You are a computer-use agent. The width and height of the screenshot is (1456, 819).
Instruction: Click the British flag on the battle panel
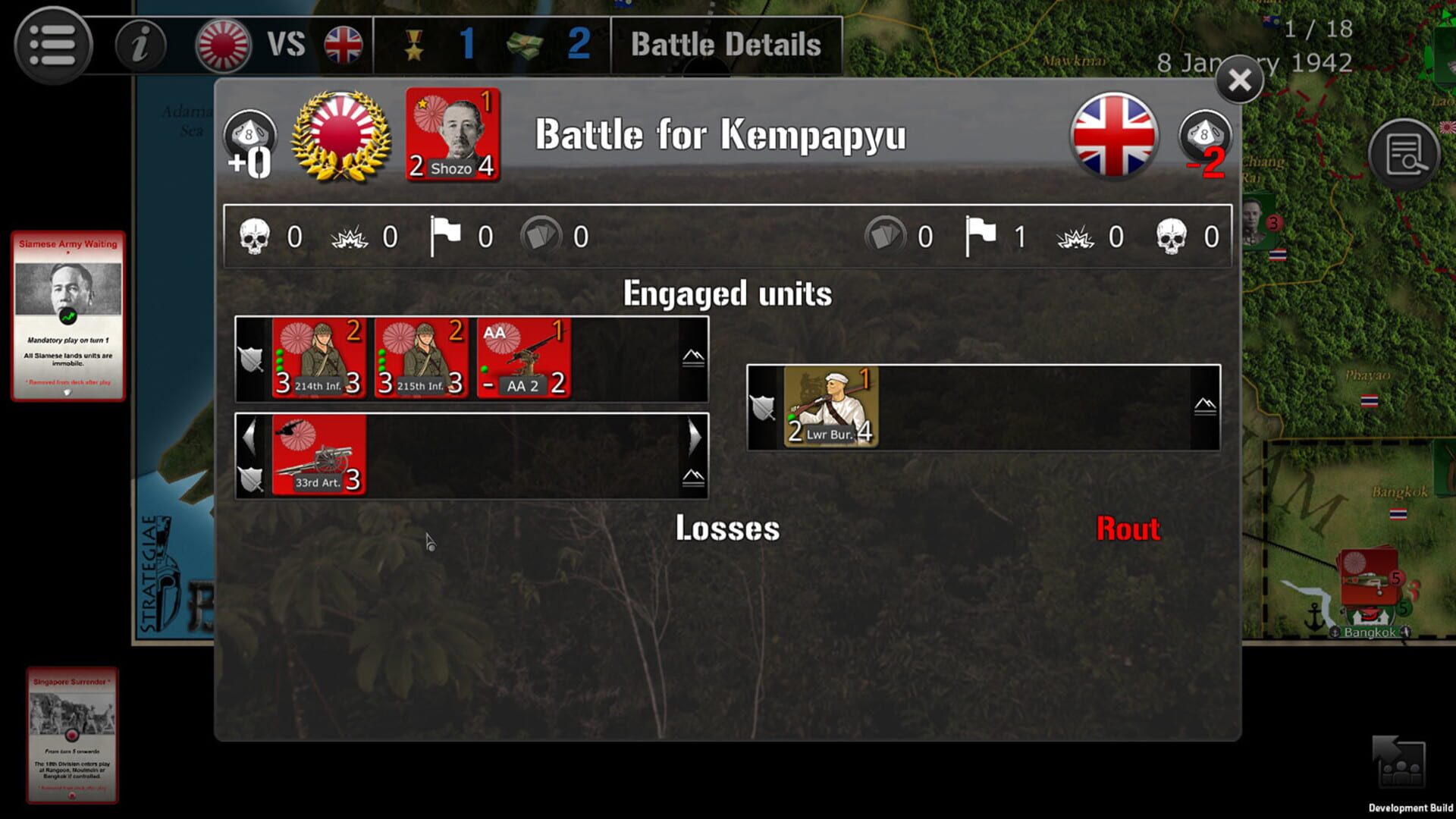pos(1114,138)
